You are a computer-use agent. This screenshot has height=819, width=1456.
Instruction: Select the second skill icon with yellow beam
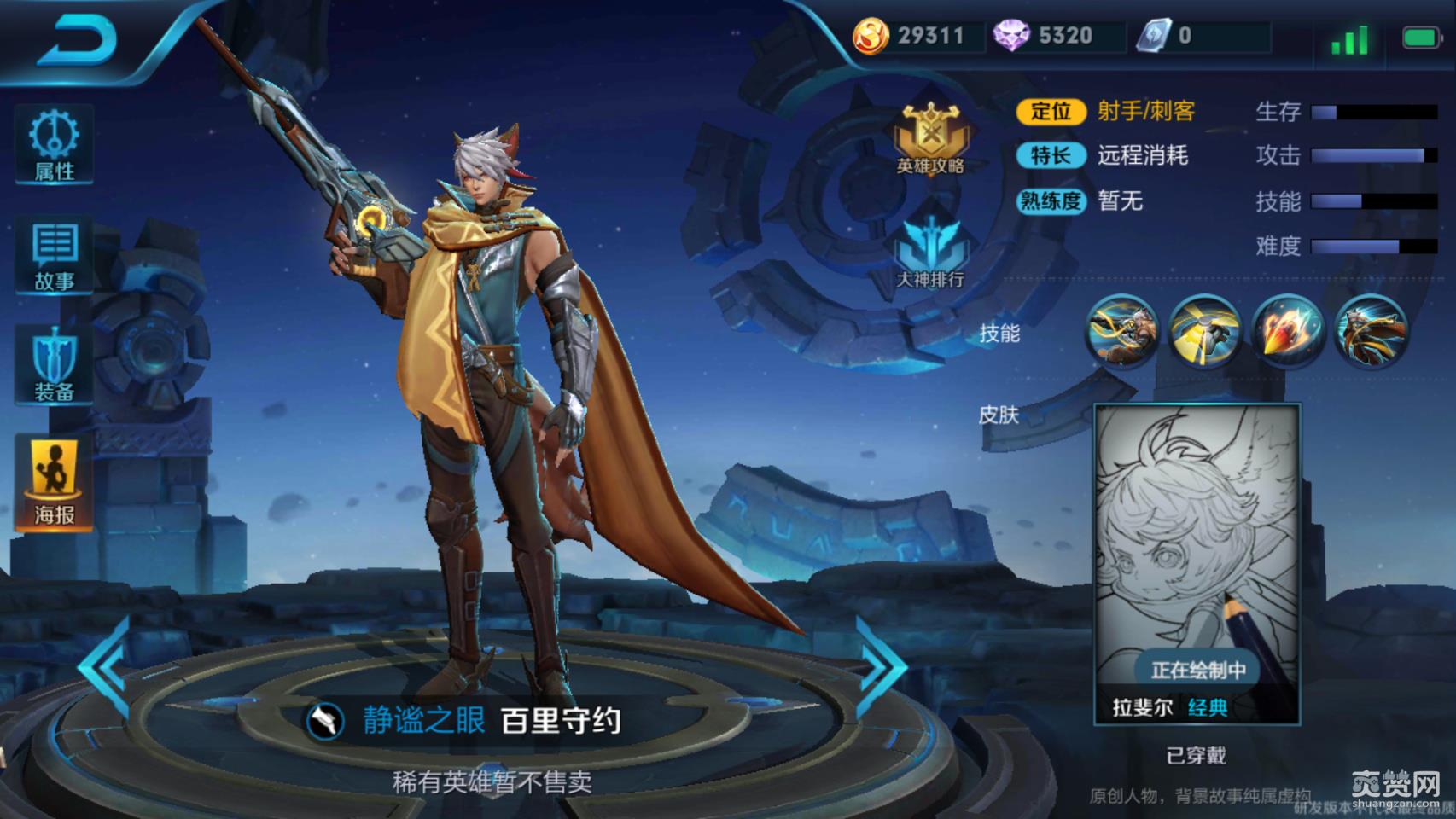tap(1204, 331)
